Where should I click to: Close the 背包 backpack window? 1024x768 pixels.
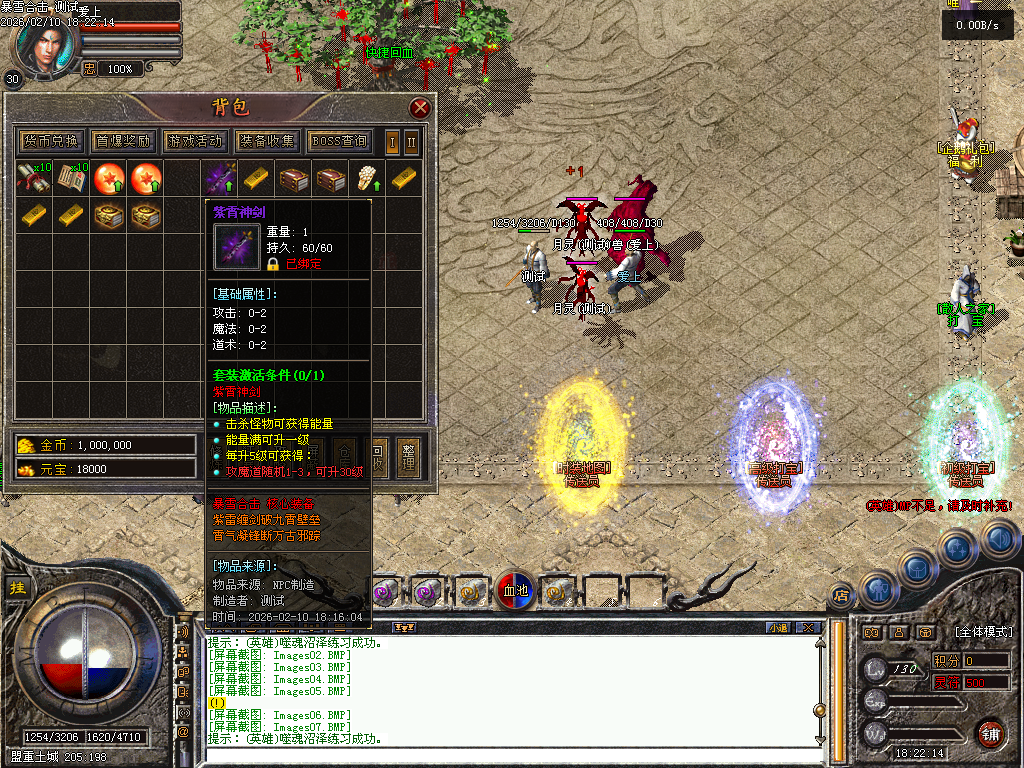click(x=420, y=108)
